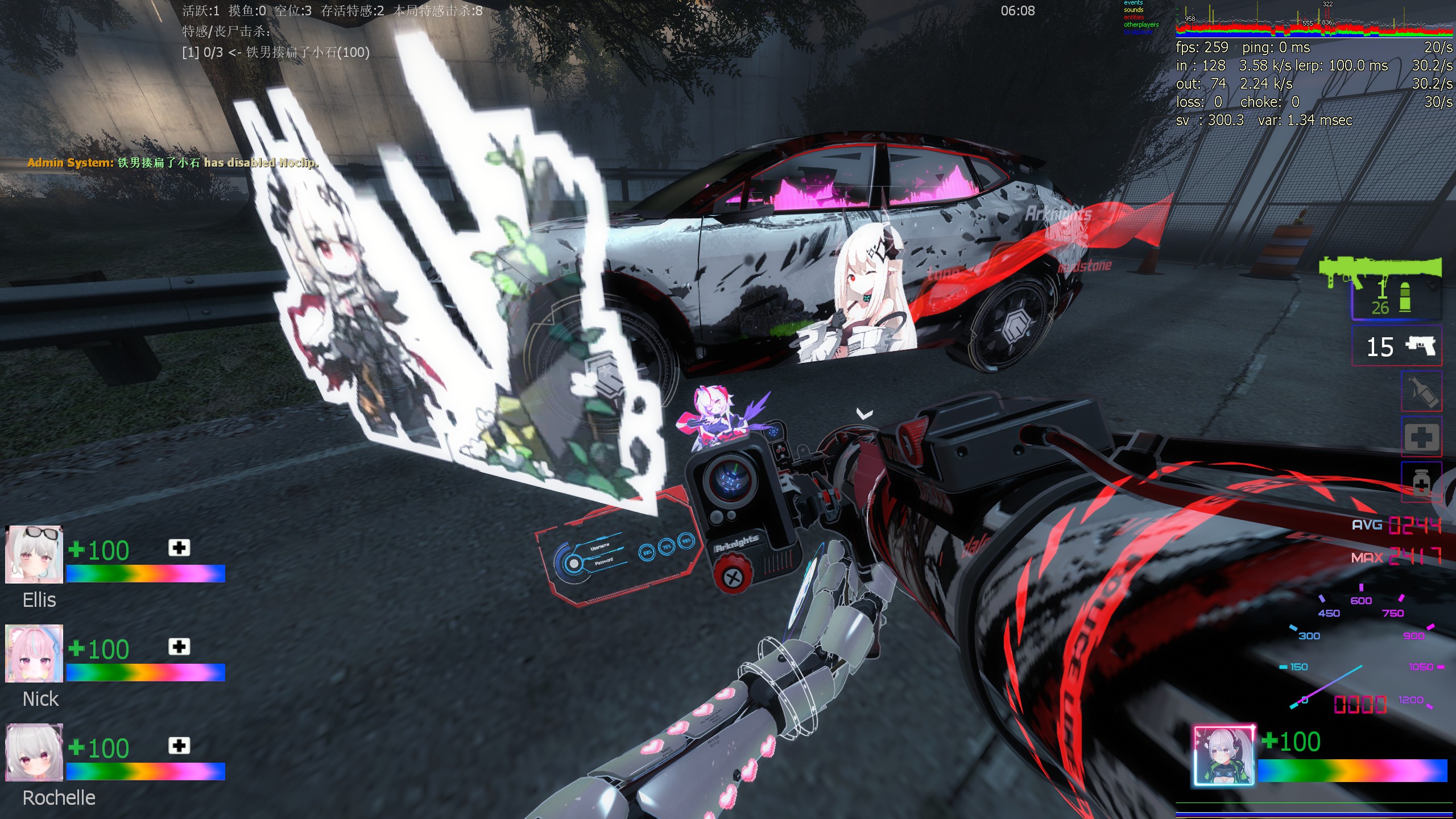
Task: Choose the molotov bottle slot
Action: 1421,392
